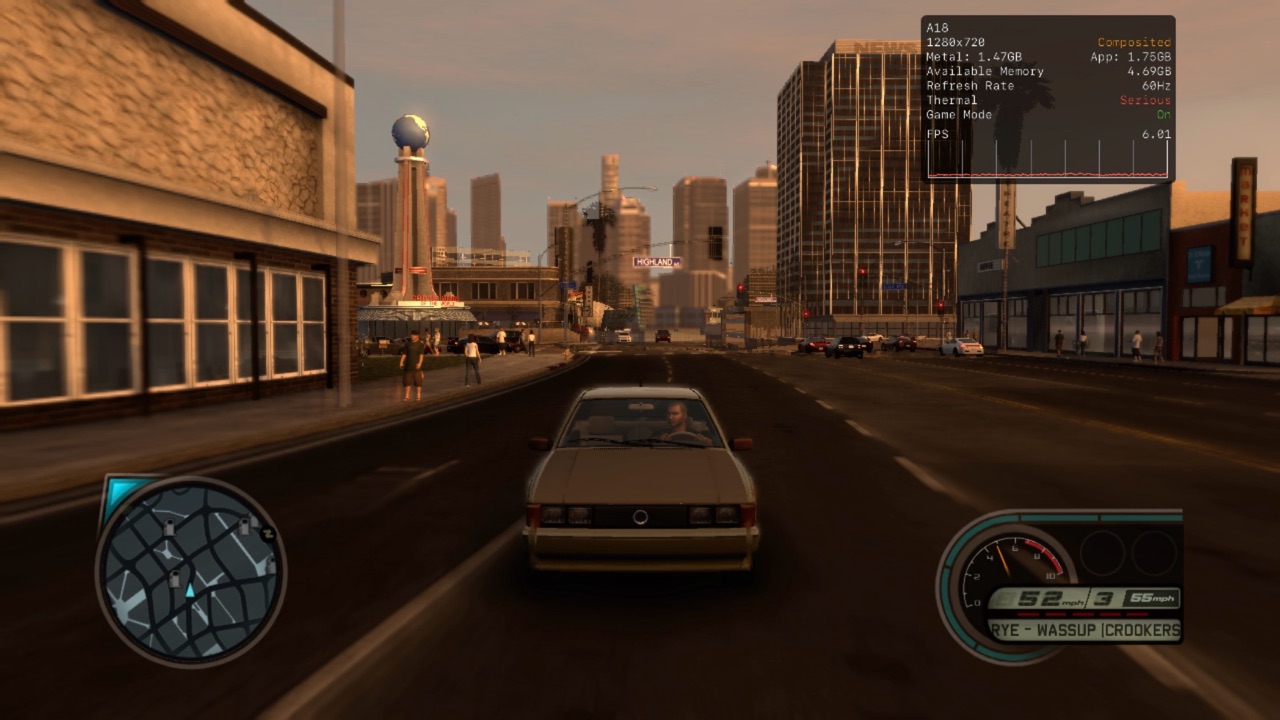Viewport: 1280px width, 720px height.
Task: Select the performance stats overlay panel
Action: click(1047, 98)
